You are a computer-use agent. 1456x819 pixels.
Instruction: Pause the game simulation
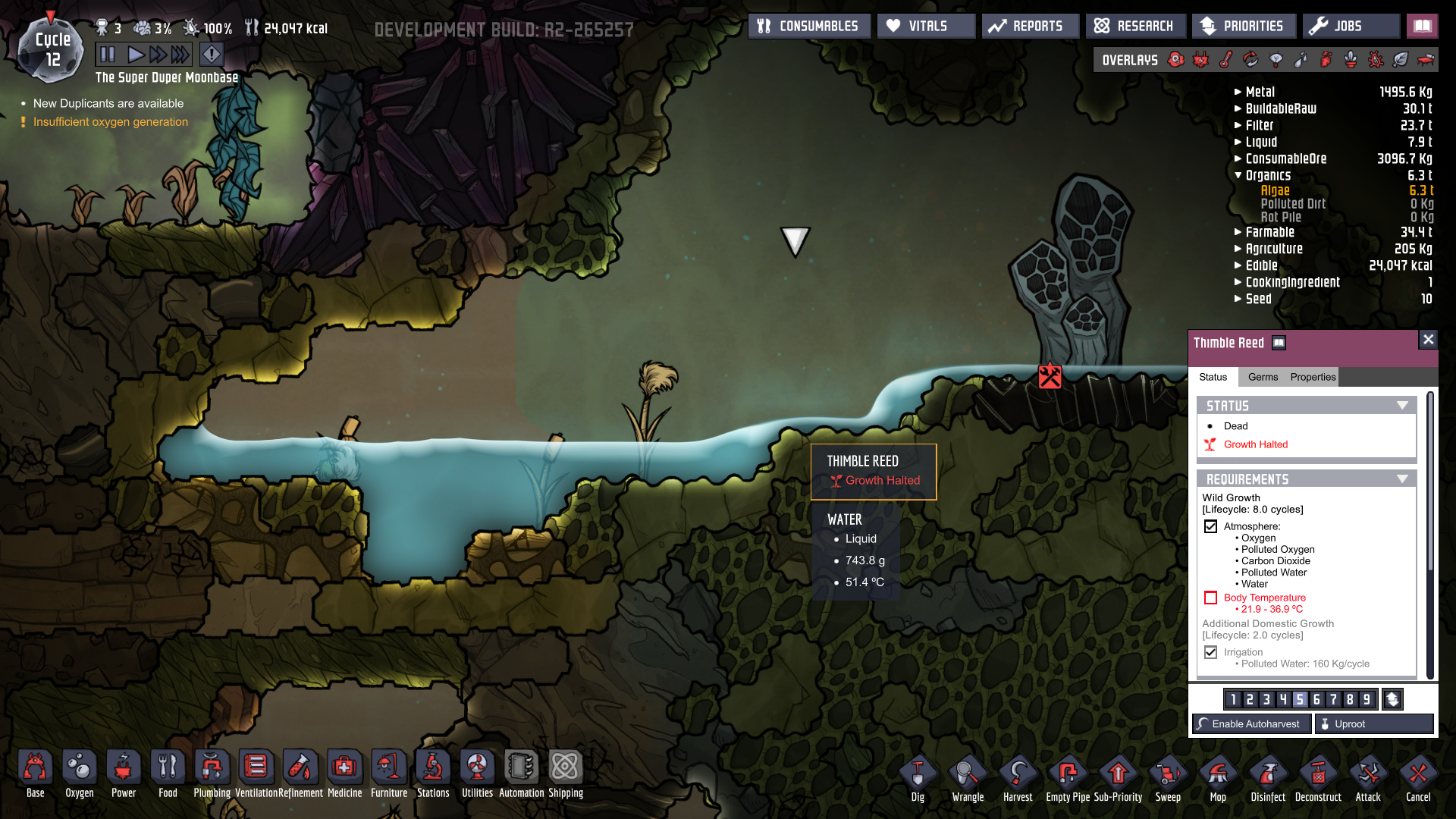click(x=107, y=55)
